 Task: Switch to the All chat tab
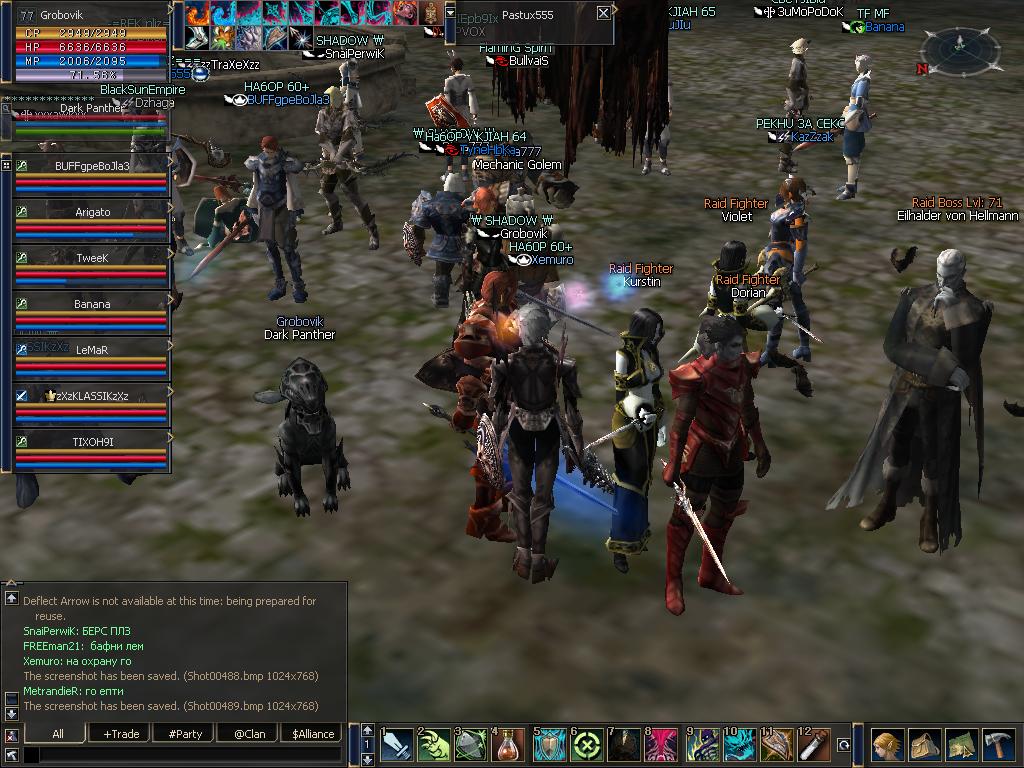point(58,734)
